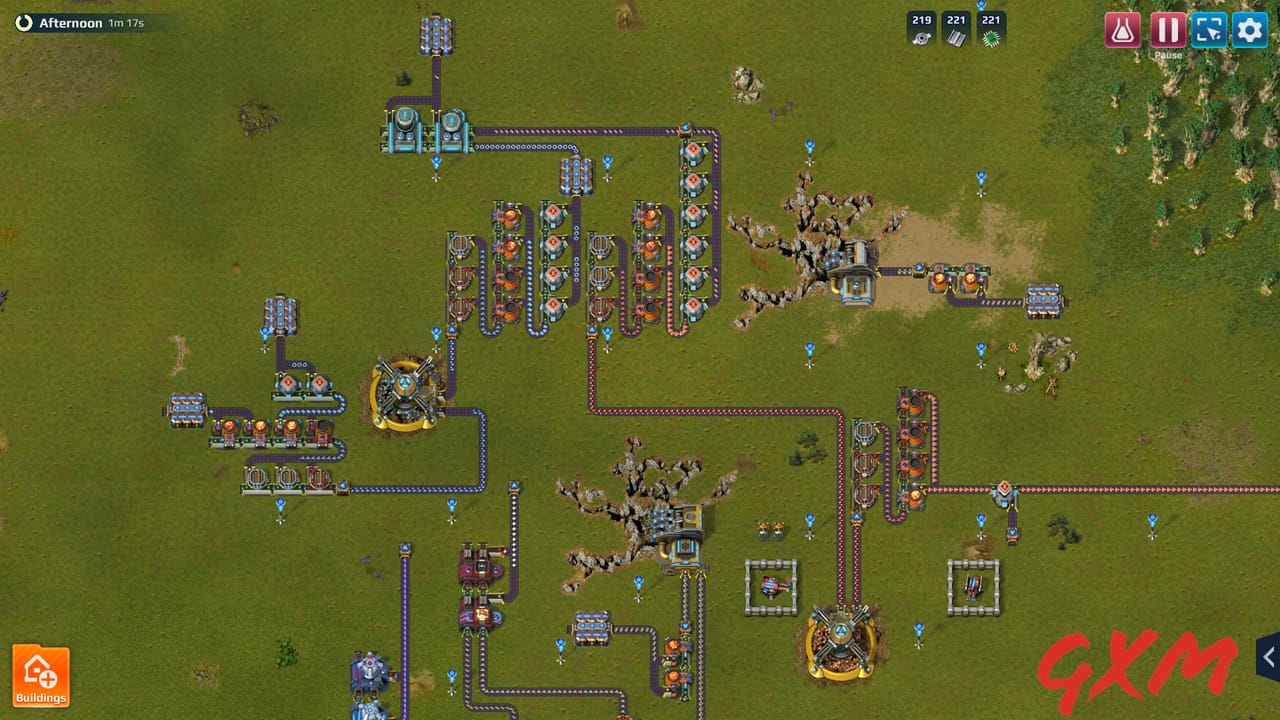Select the metal plate resource counter
Screen dimensions: 1280x720
pos(956,27)
